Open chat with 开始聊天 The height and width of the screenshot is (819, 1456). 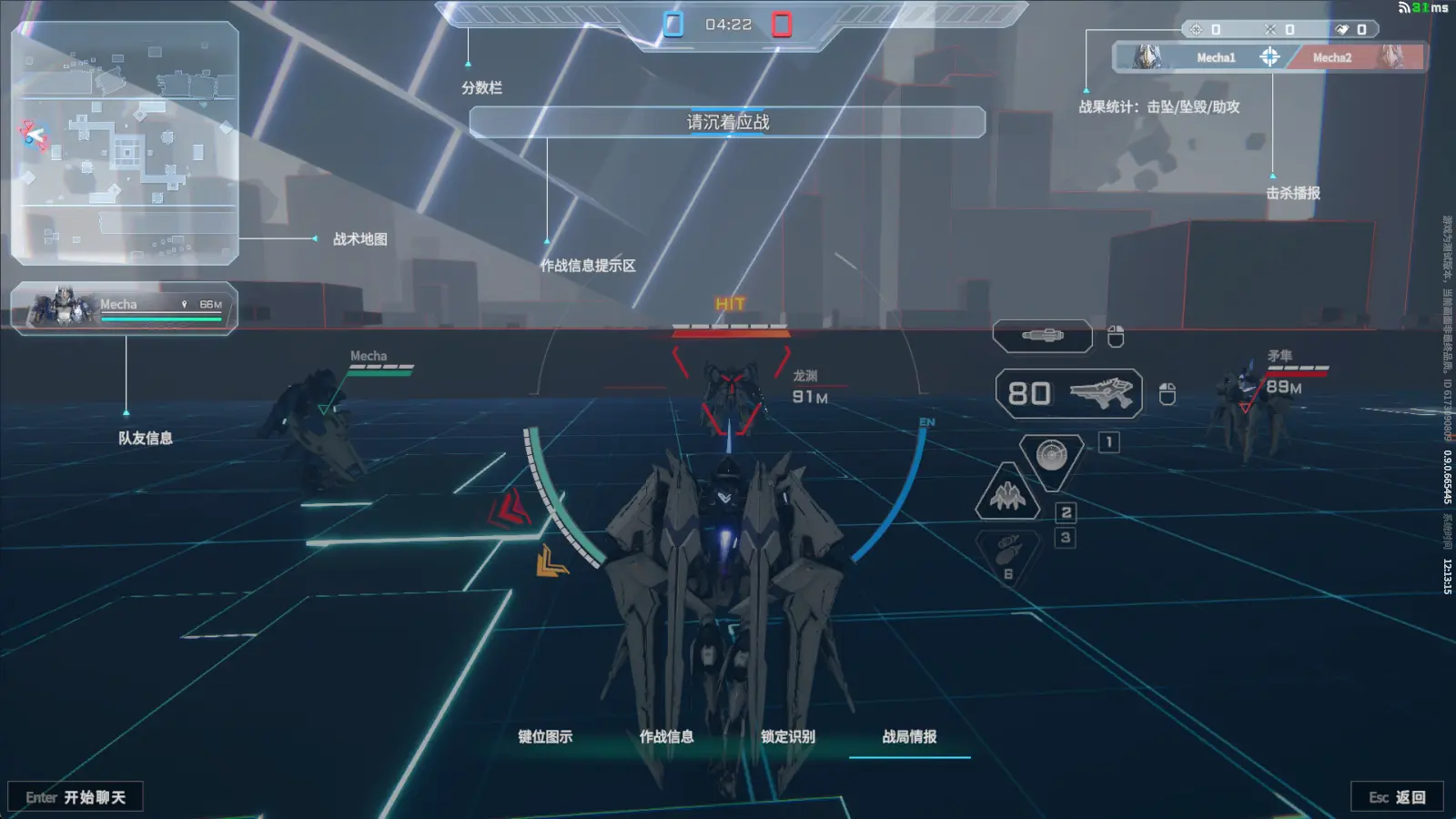coord(76,797)
